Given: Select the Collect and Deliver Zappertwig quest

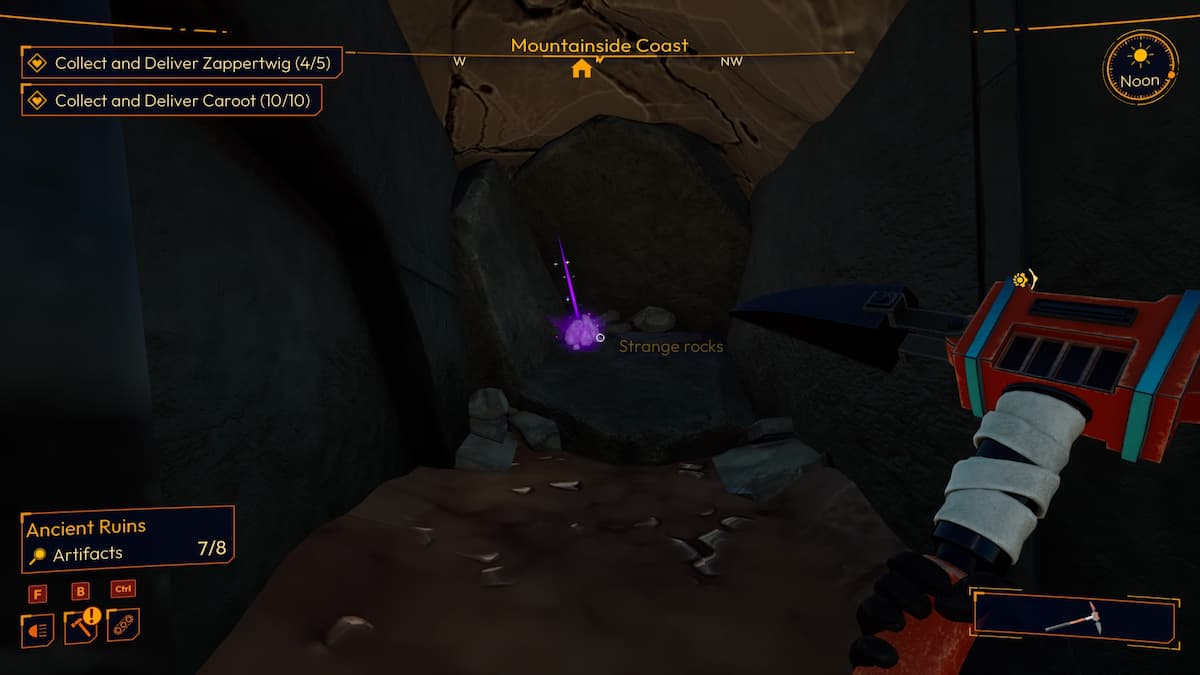Looking at the screenshot, I should pos(181,63).
